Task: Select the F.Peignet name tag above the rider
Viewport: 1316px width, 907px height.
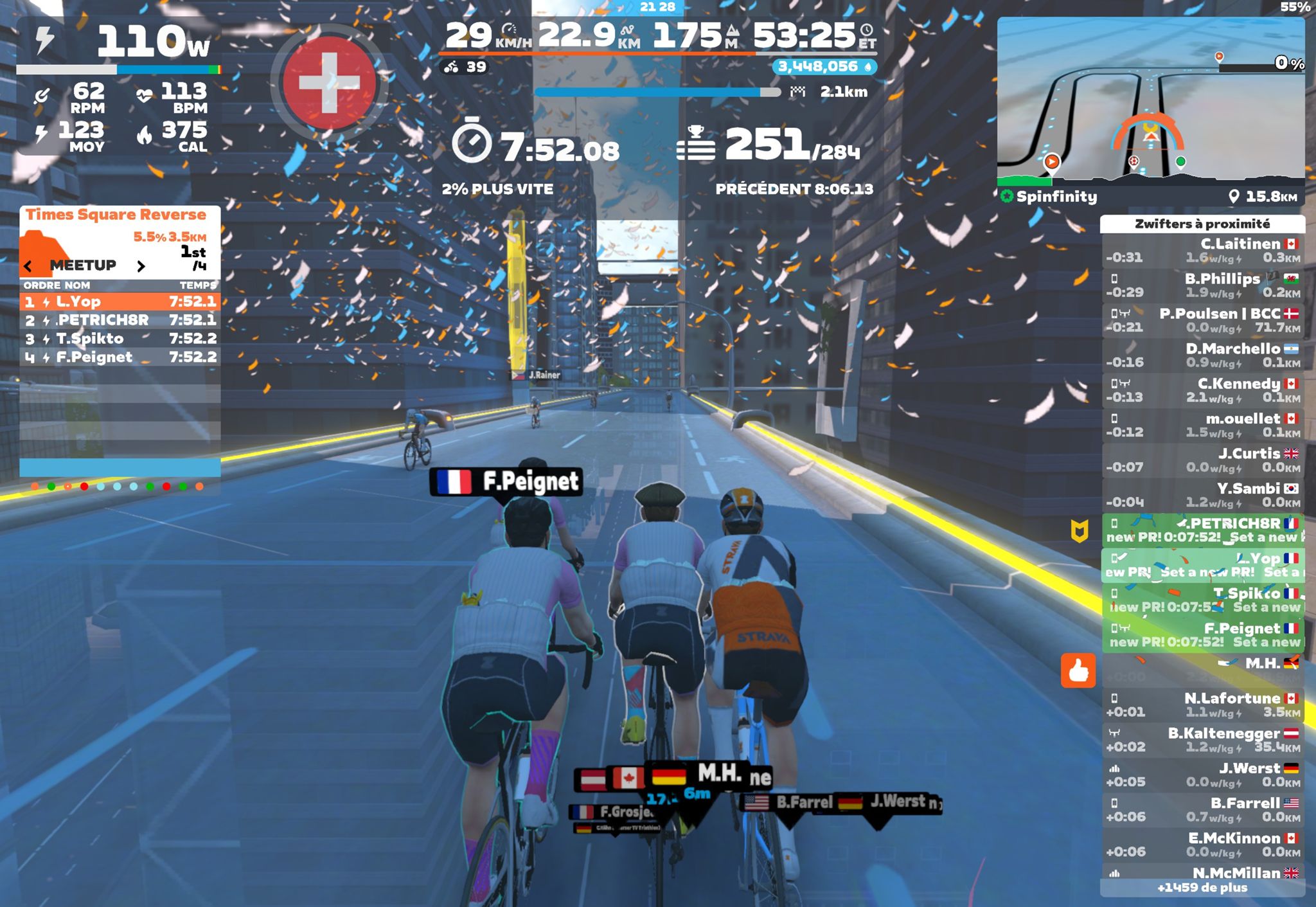Action: tap(506, 481)
